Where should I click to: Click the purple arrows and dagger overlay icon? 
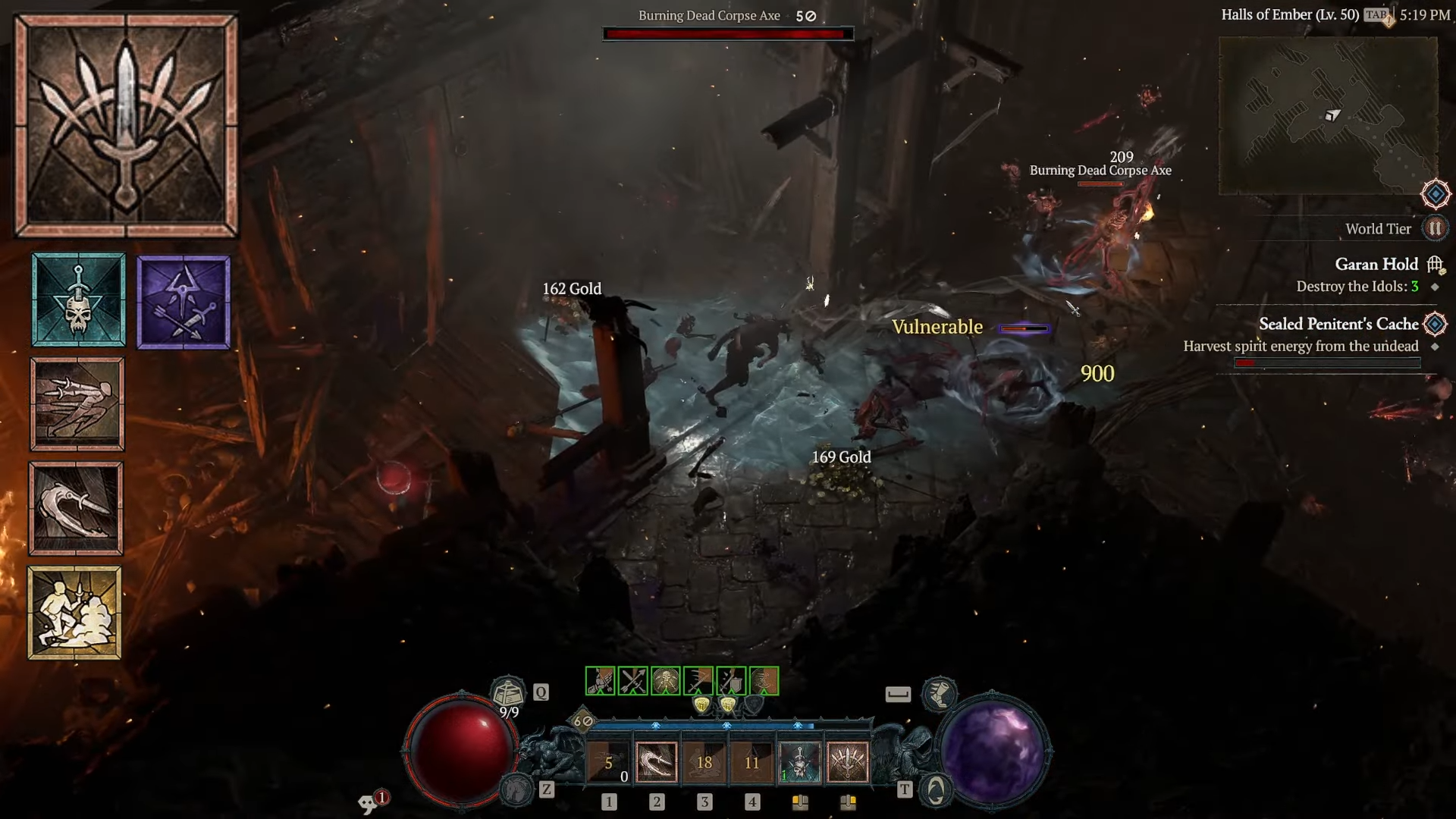click(184, 302)
